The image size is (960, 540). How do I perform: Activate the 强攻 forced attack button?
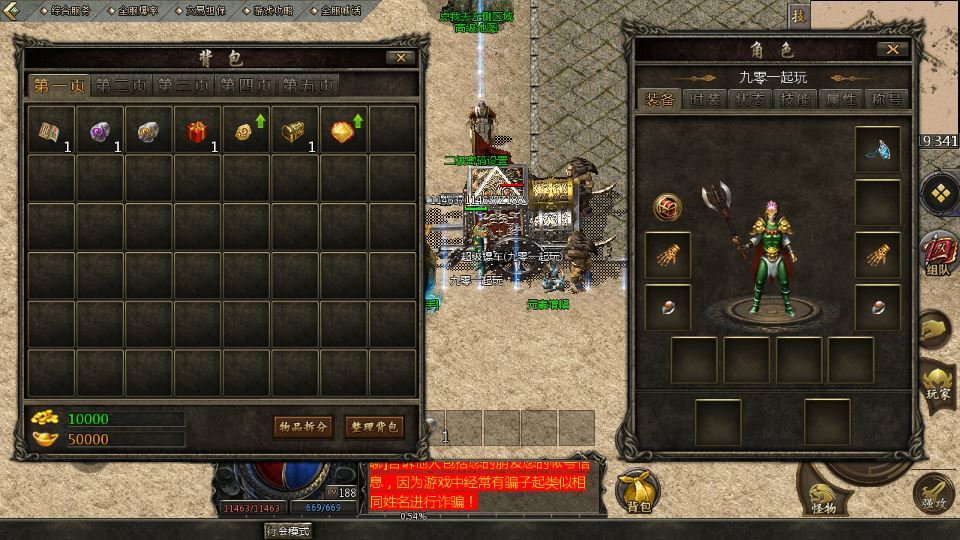(933, 493)
